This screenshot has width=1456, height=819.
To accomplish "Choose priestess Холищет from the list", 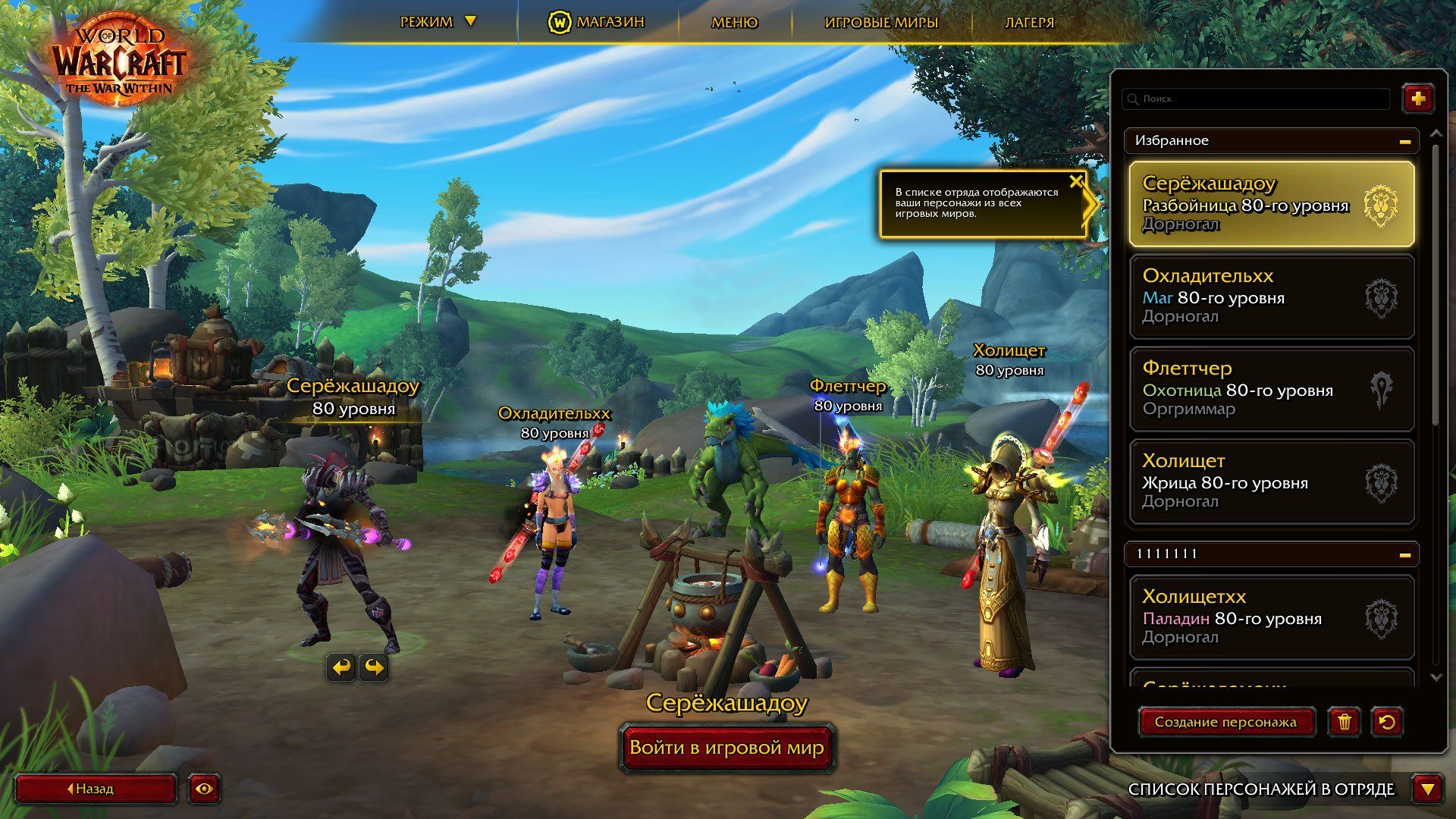I will 1272,482.
